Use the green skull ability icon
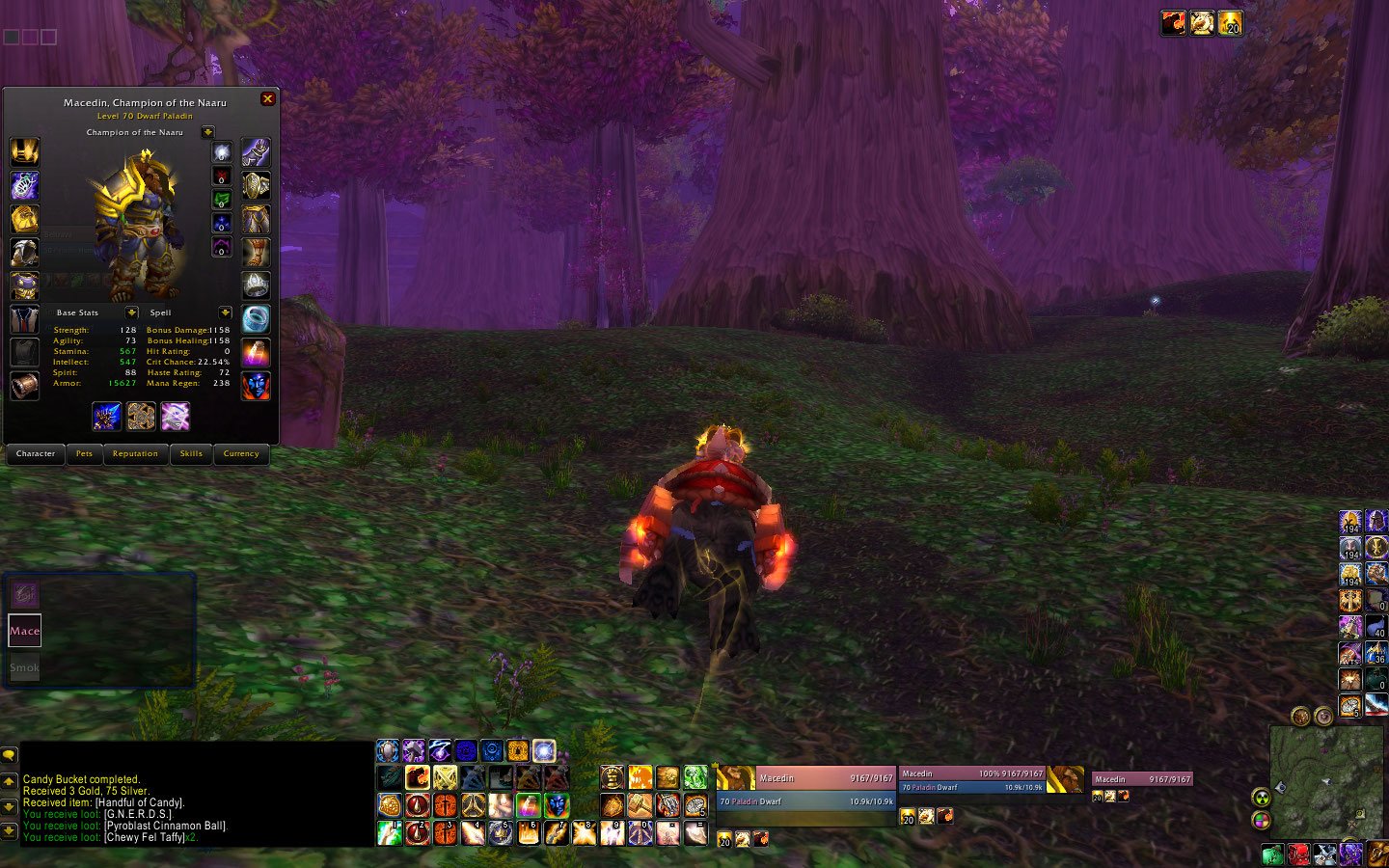Screen dimensions: 1389x868 695,776
